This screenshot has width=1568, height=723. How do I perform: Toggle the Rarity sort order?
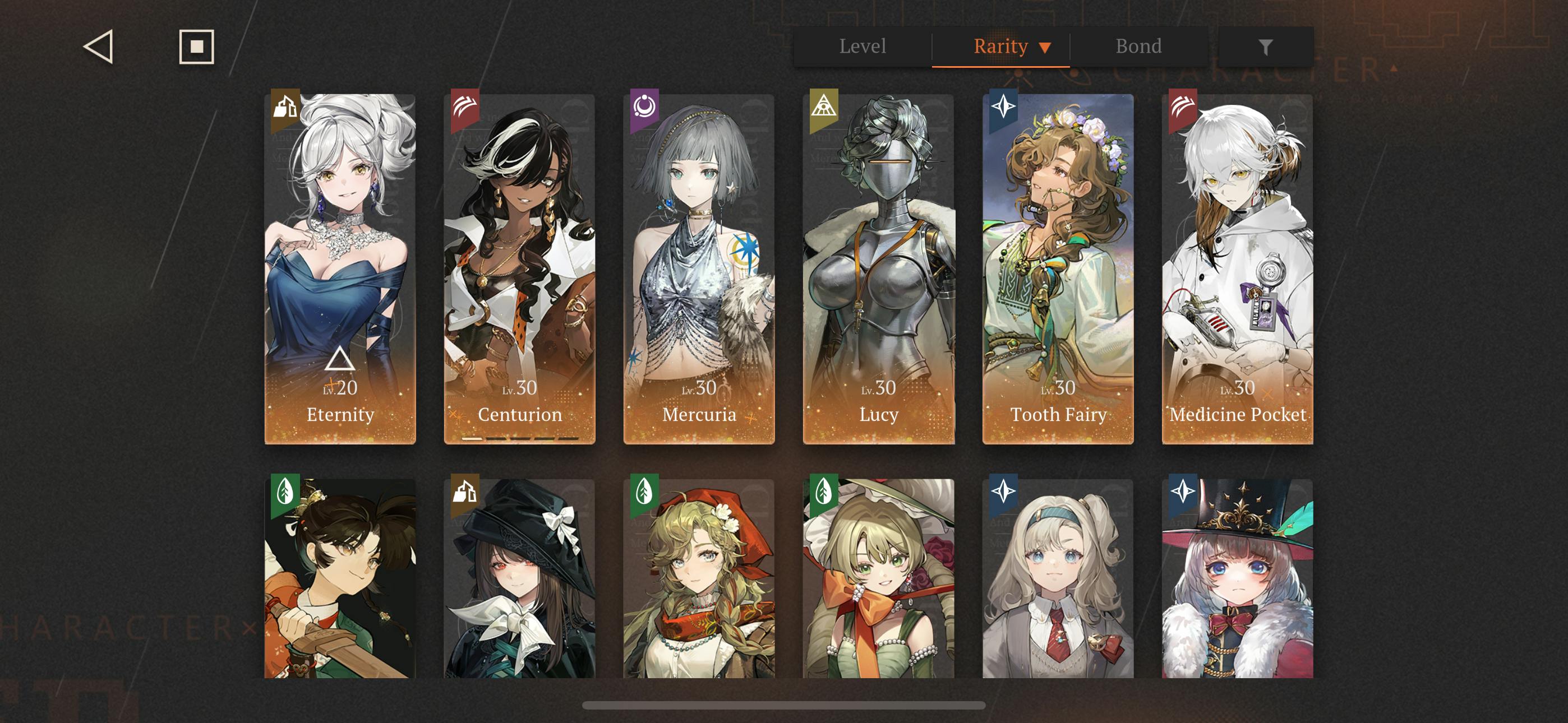point(1011,47)
